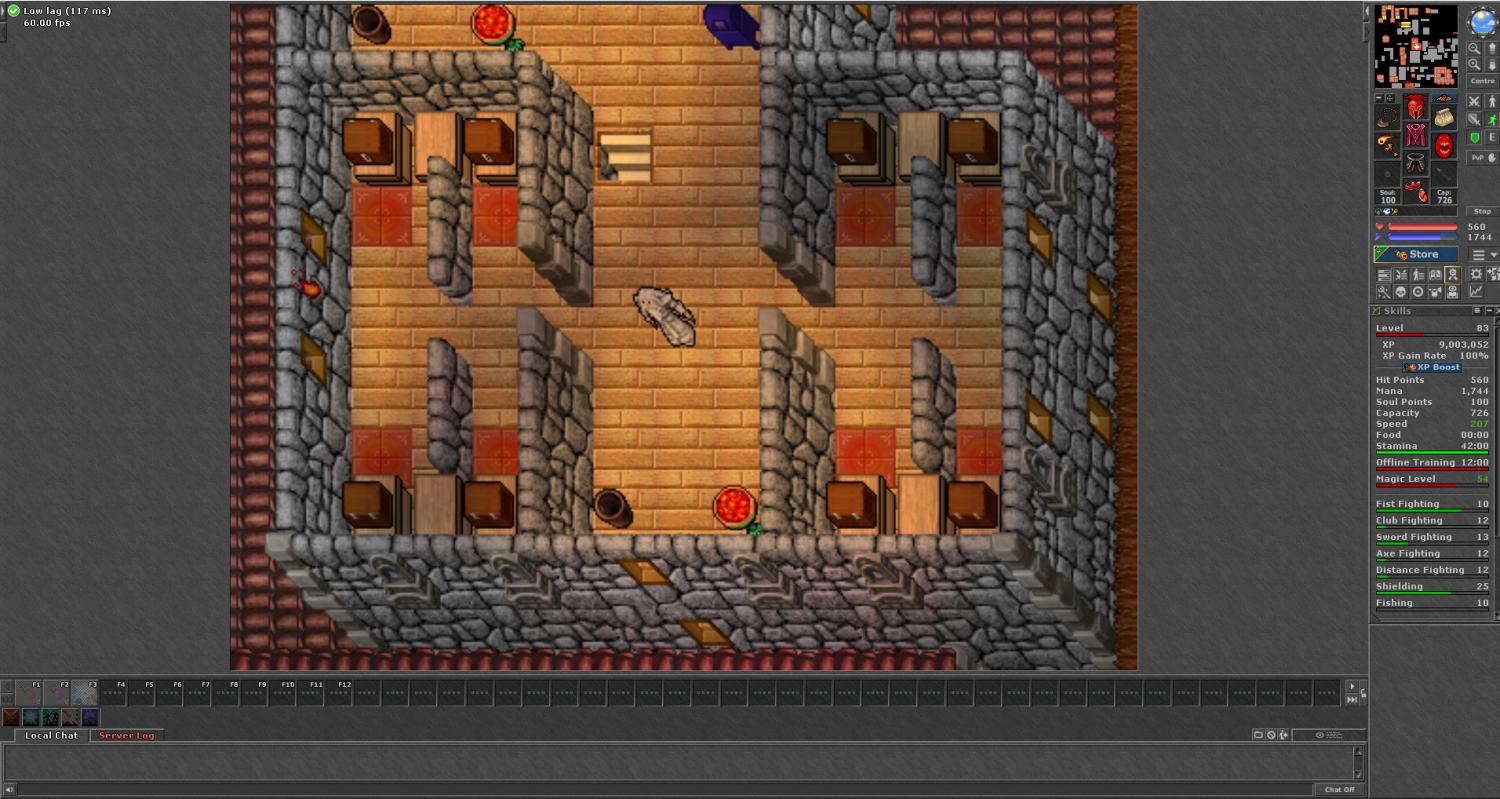
Task: Open the skull icon panel
Action: (x=1401, y=292)
